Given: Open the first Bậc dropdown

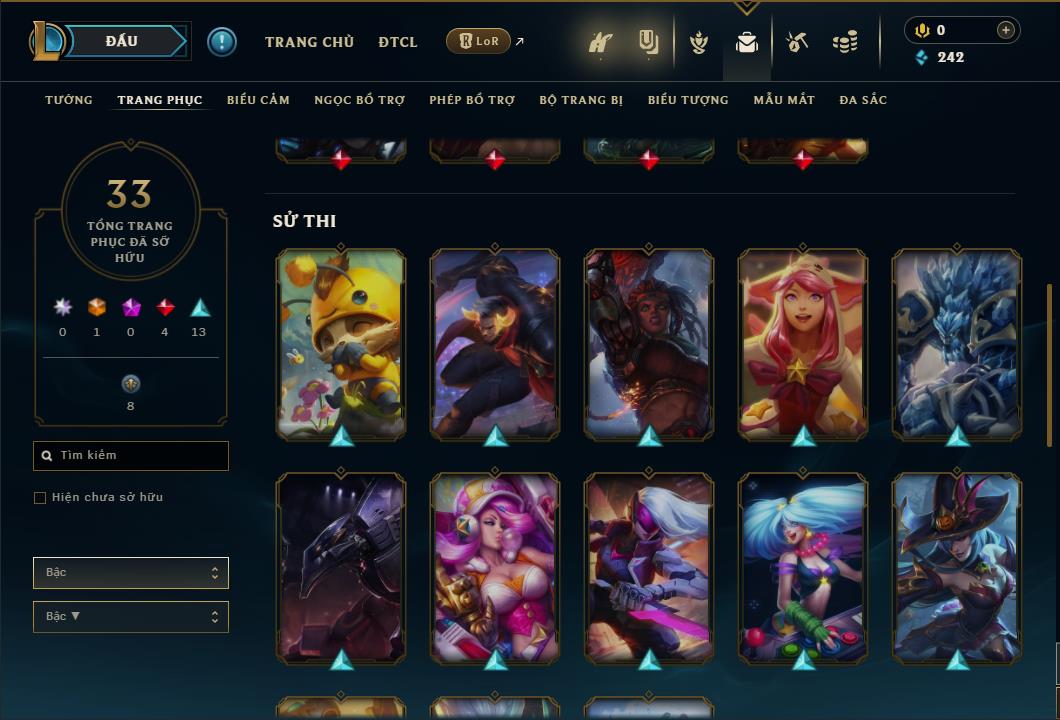Looking at the screenshot, I should coord(131,573).
